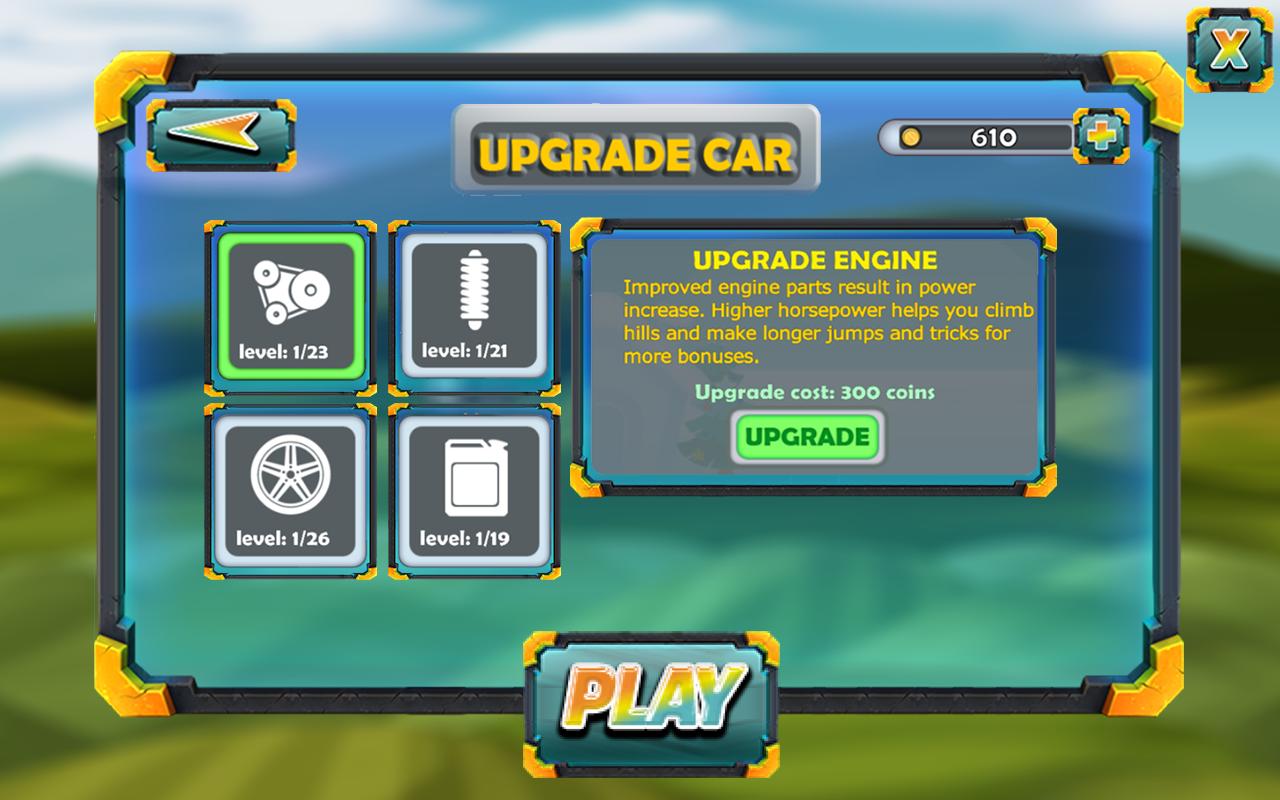This screenshot has width=1280, height=800.
Task: Go back using the arrow button
Action: pos(221,135)
